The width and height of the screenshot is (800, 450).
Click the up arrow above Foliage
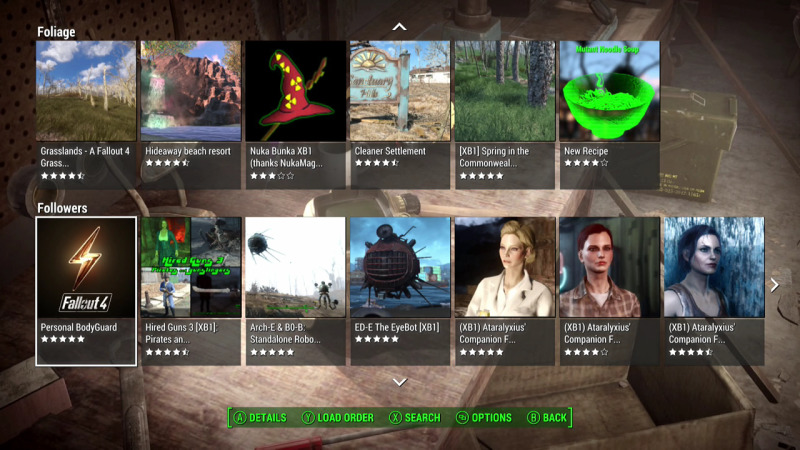pos(400,26)
